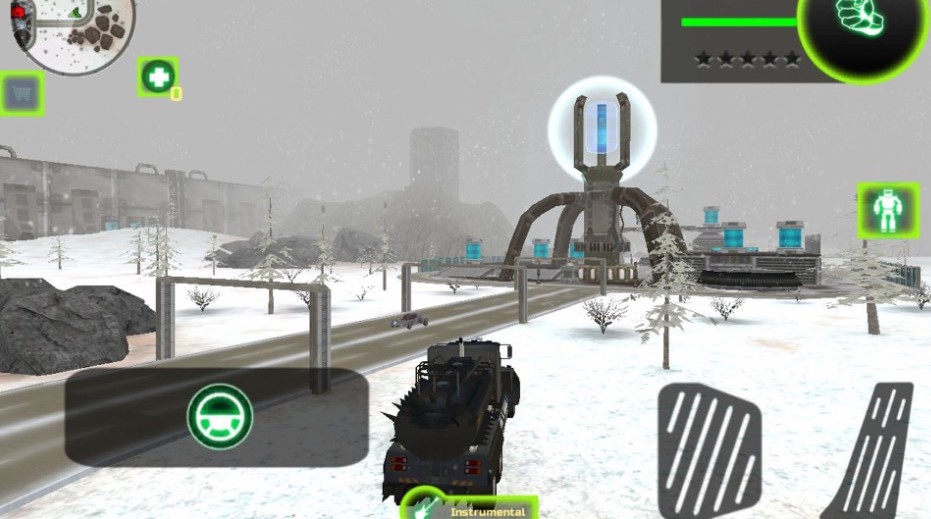Open the shop cart icon
931x519 pixels.
[21, 94]
